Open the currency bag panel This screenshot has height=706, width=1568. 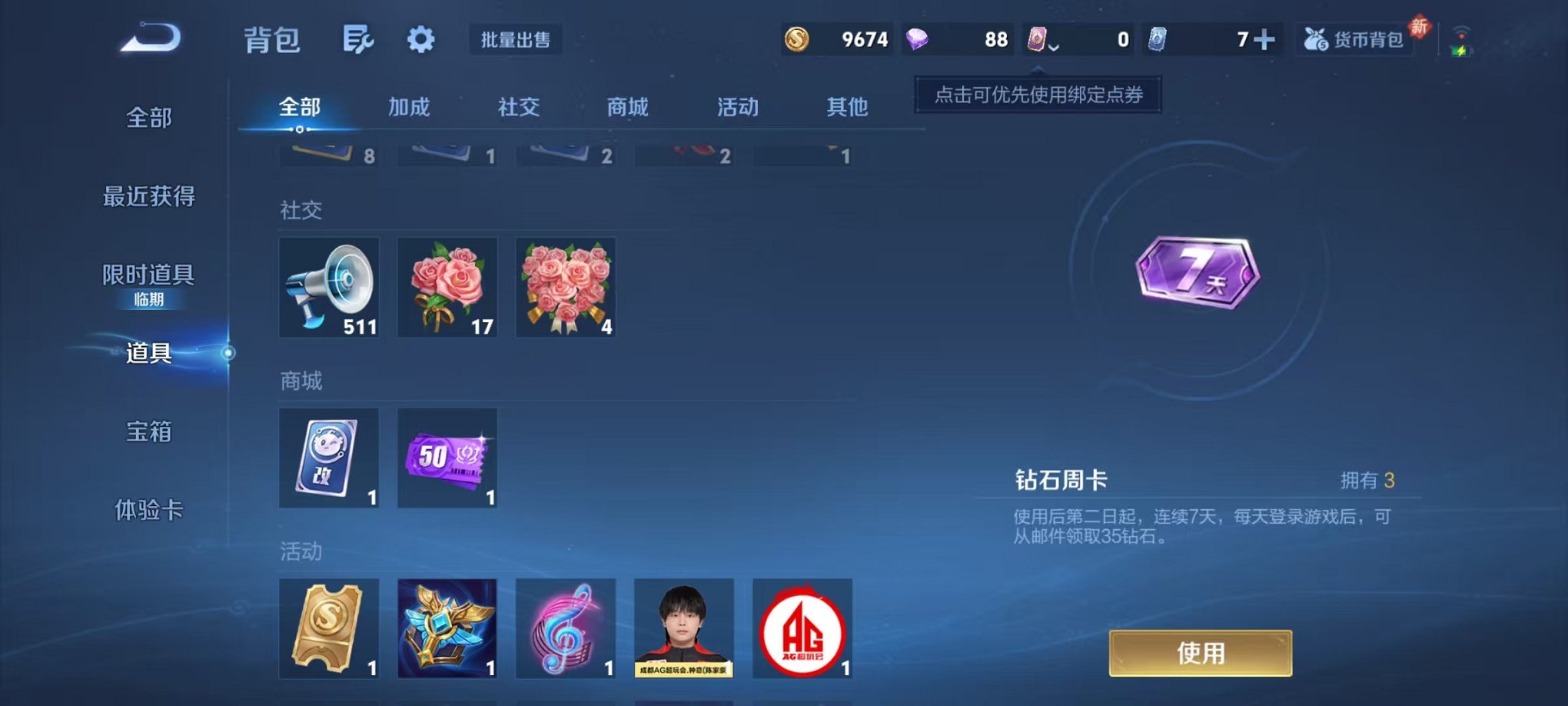coord(1355,38)
